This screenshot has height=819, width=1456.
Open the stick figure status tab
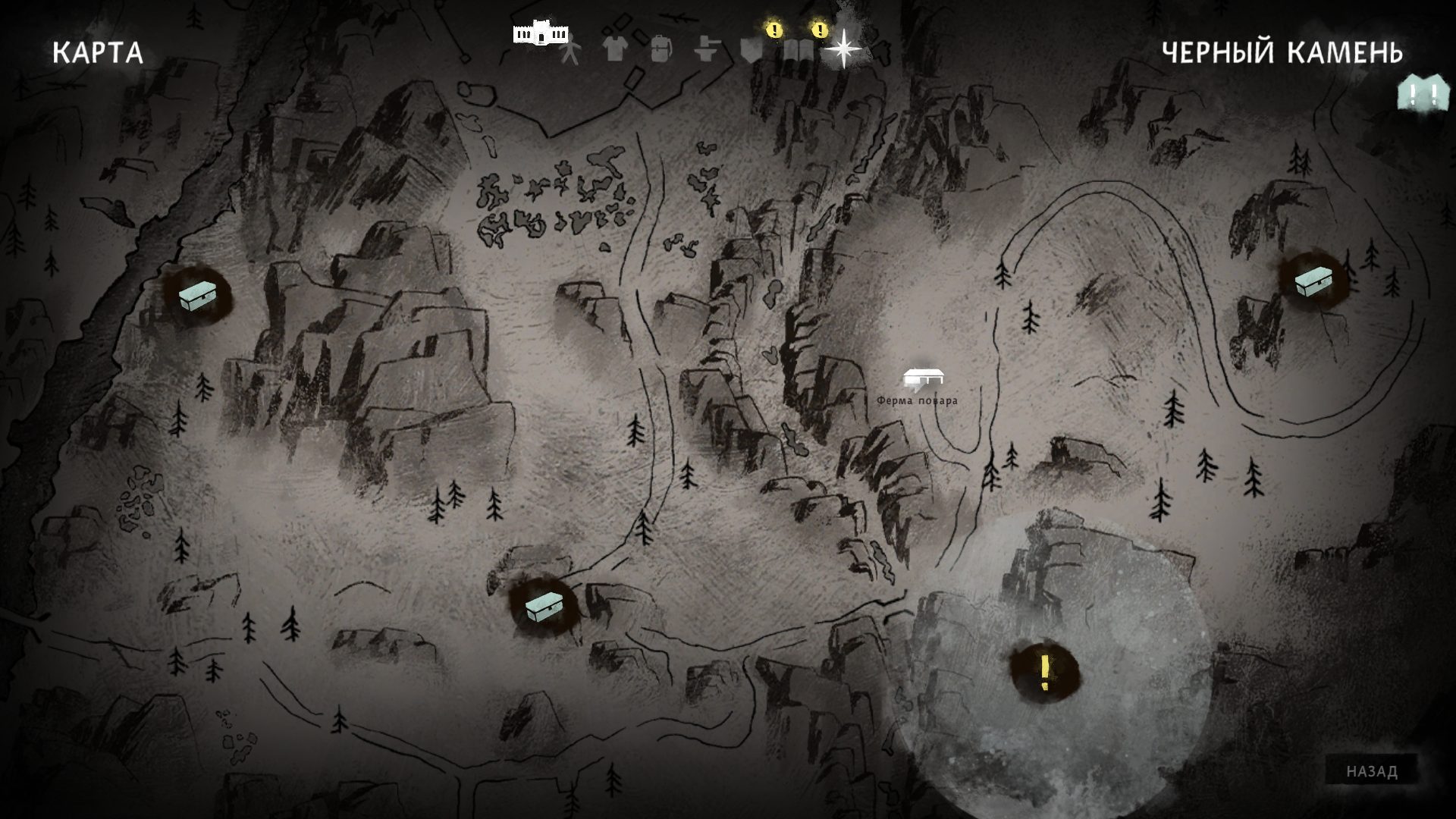pyautogui.click(x=570, y=50)
